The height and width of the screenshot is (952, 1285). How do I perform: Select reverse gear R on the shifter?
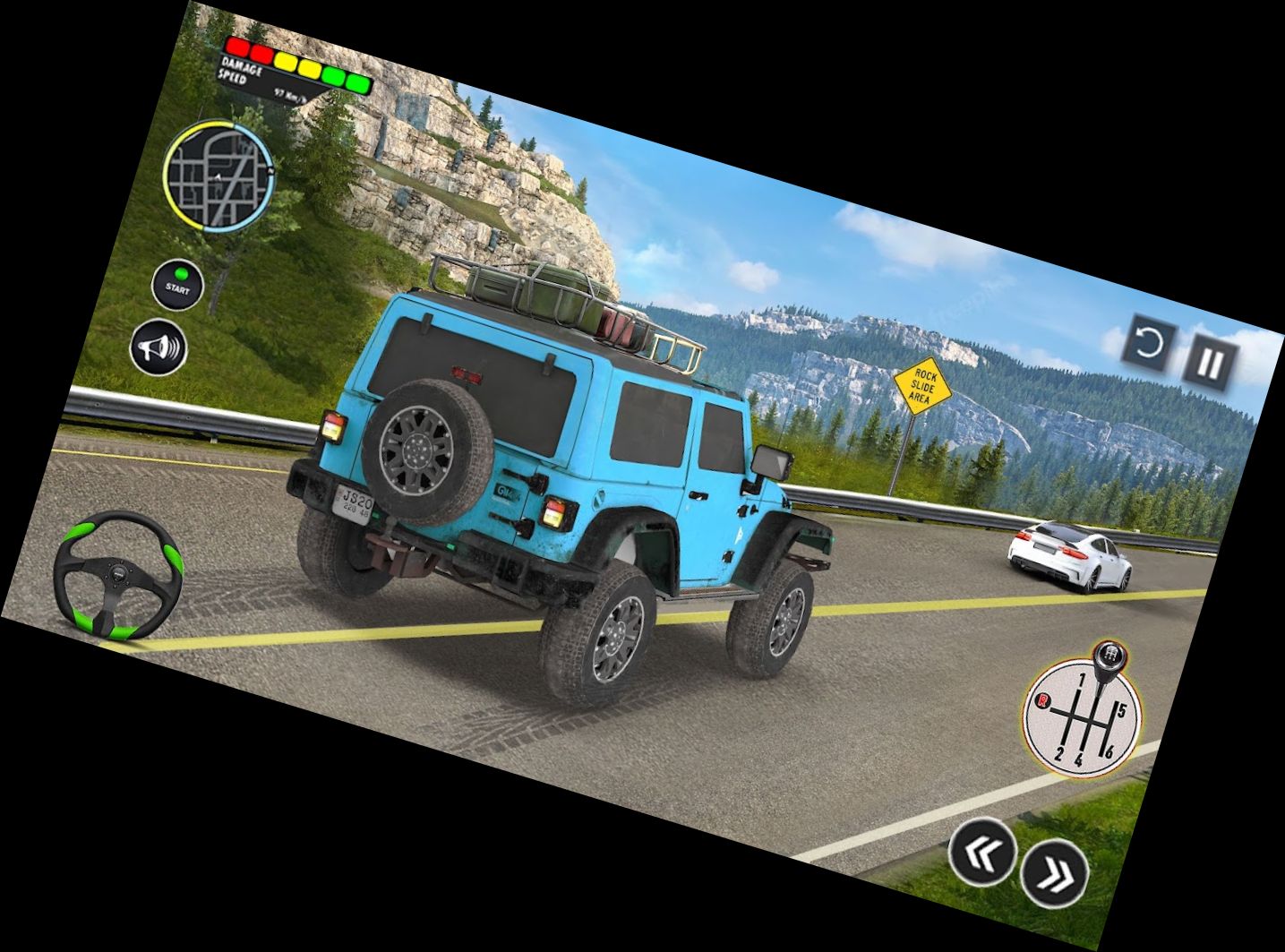[1042, 700]
